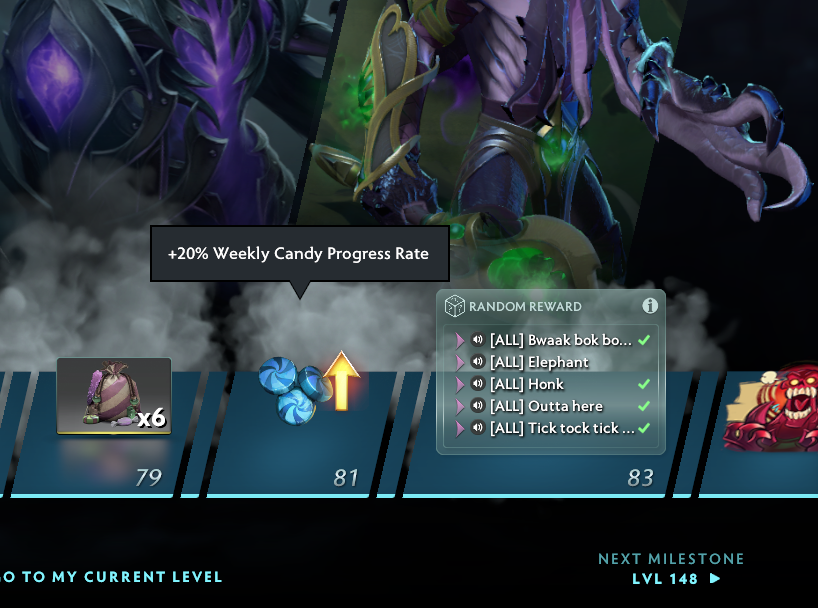The image size is (818, 608).
Task: Go to my current level
Action: (111, 577)
